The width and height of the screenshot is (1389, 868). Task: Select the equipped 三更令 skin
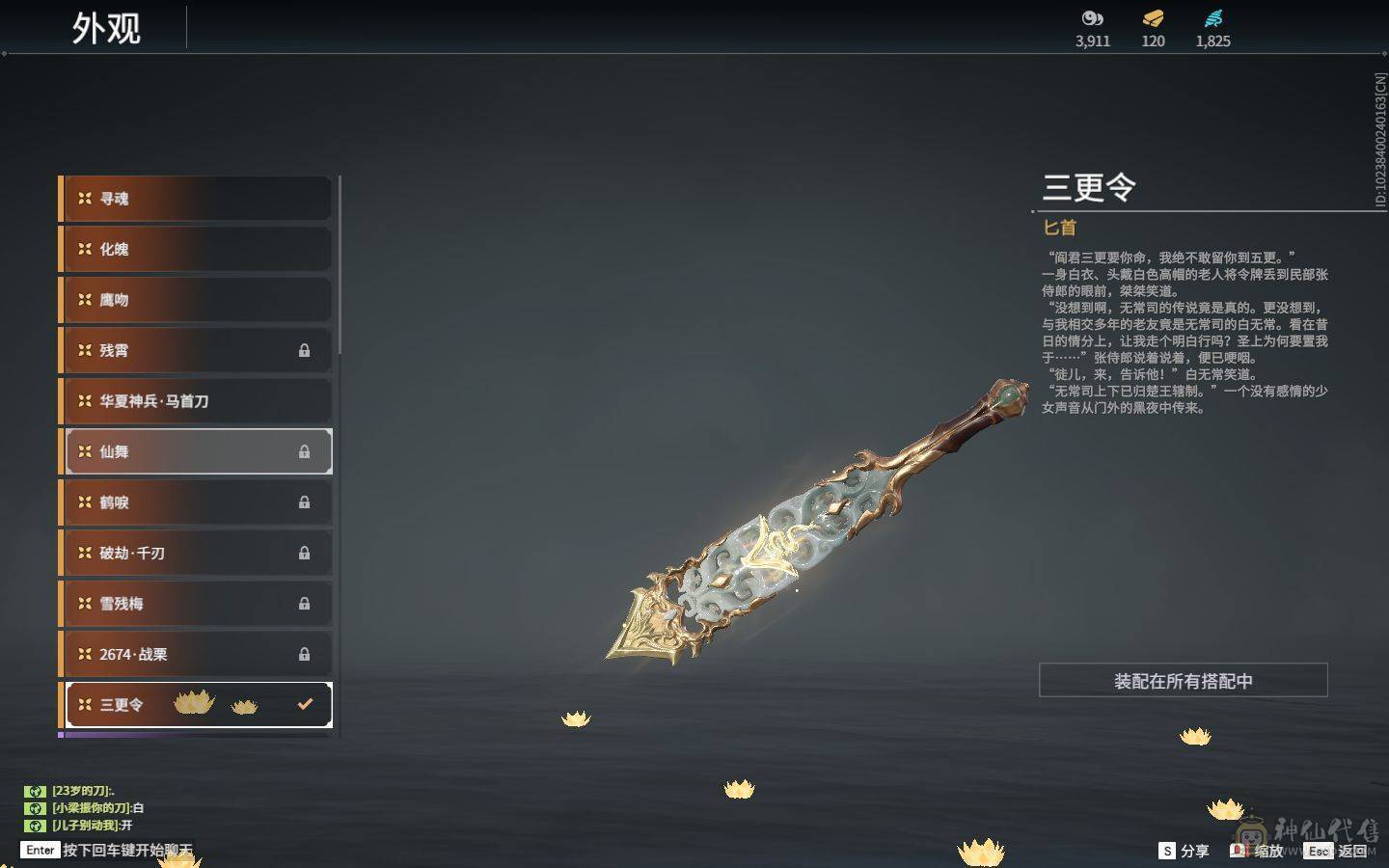197,705
